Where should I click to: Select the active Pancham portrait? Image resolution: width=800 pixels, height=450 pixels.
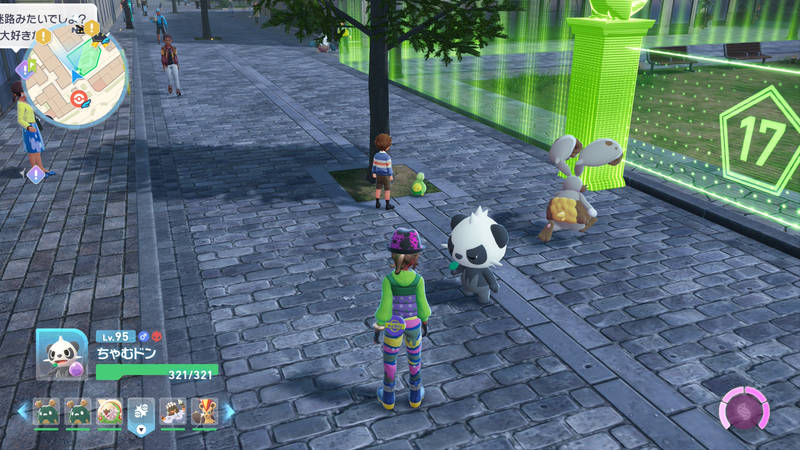(x=61, y=353)
